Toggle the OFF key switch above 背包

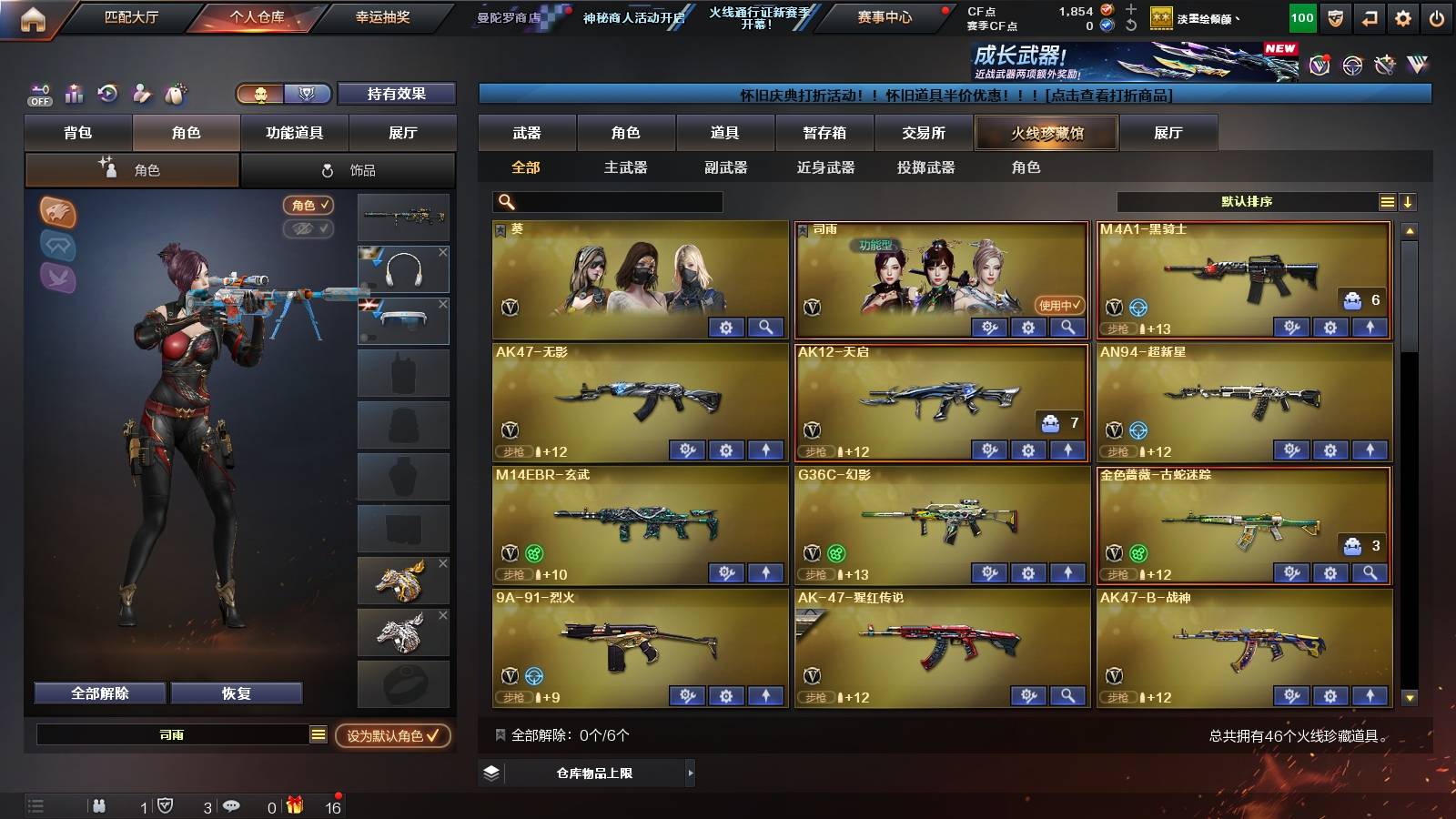38,94
